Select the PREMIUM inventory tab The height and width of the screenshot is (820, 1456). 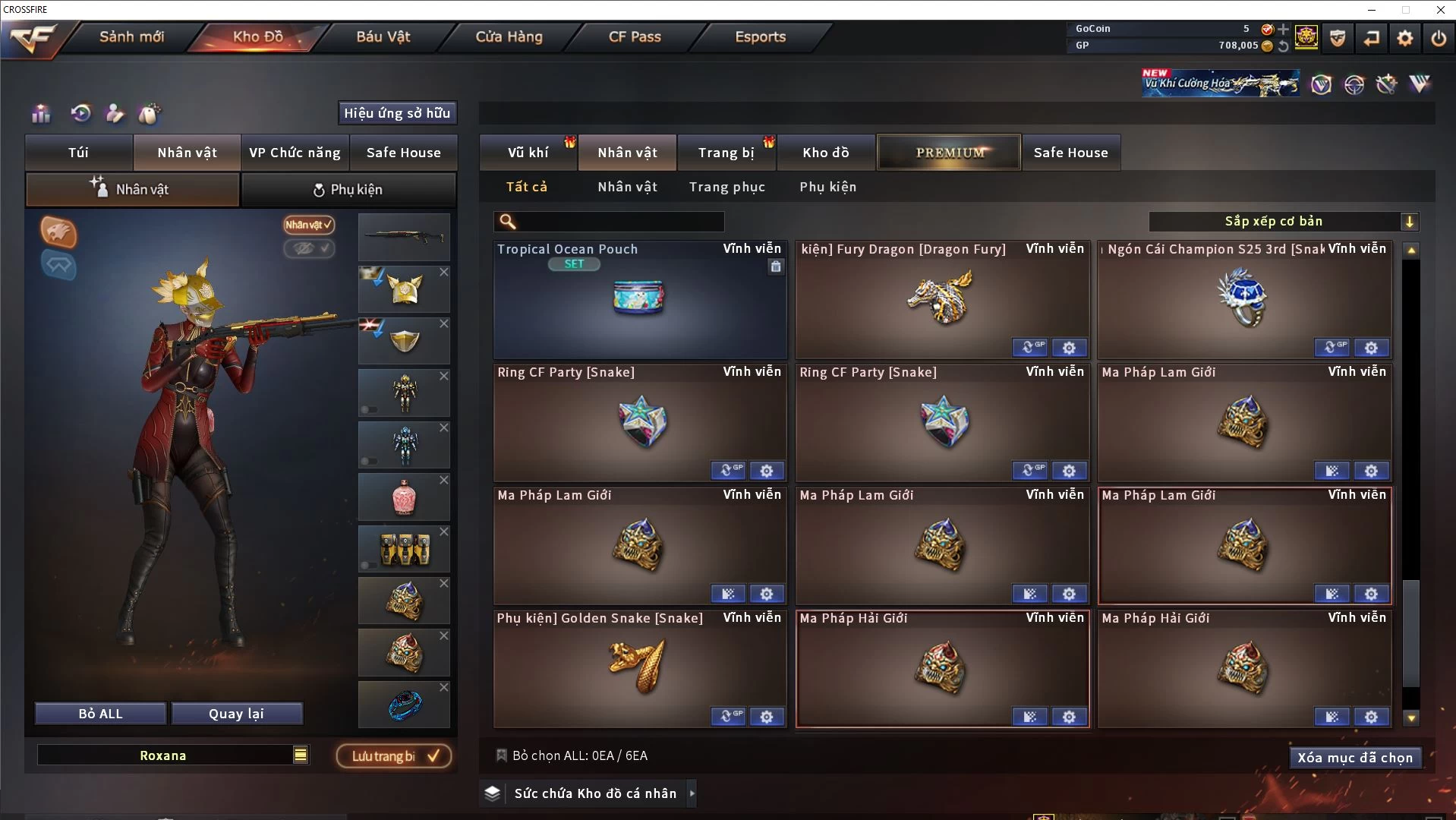pyautogui.click(x=949, y=153)
